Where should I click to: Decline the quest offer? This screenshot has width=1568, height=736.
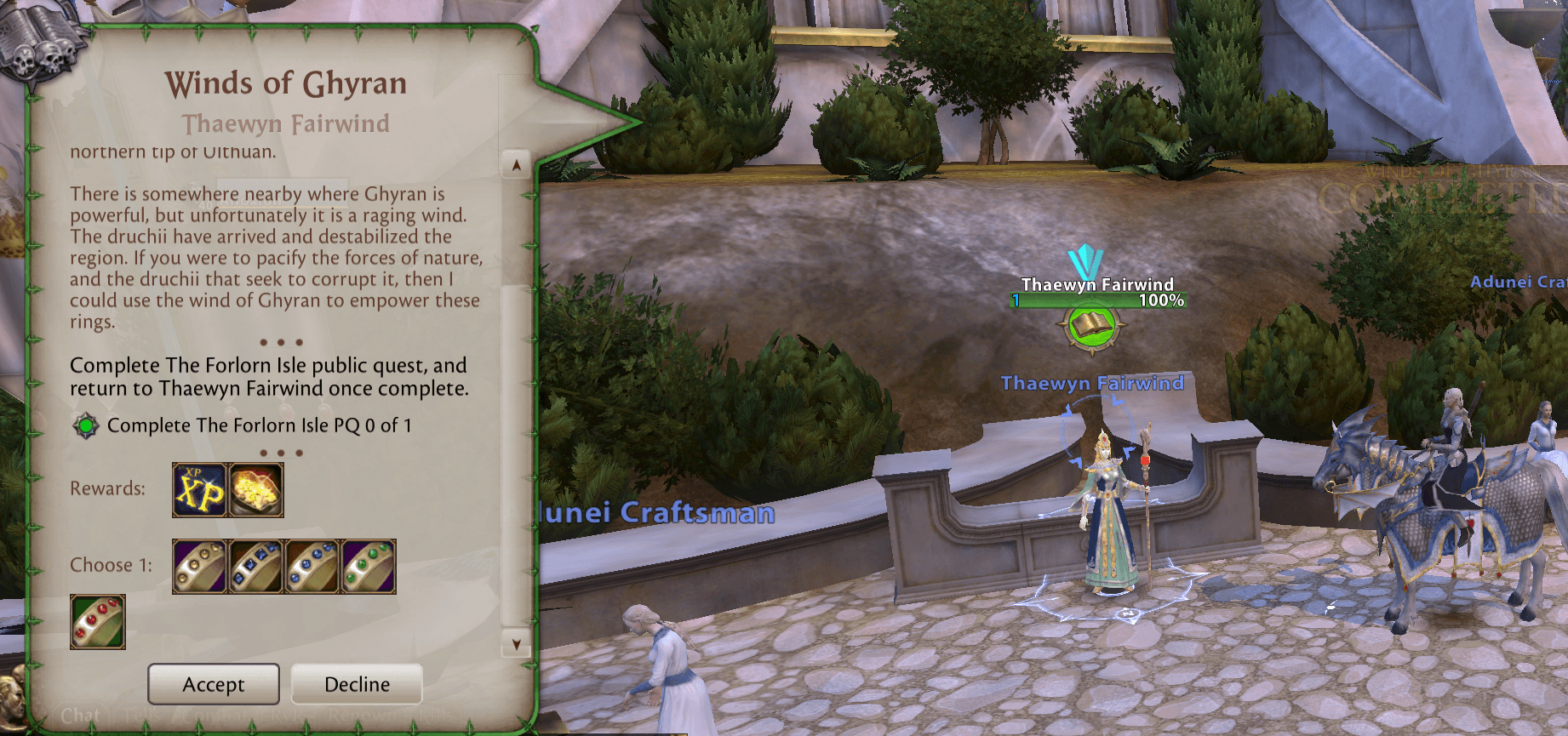pyautogui.click(x=357, y=684)
